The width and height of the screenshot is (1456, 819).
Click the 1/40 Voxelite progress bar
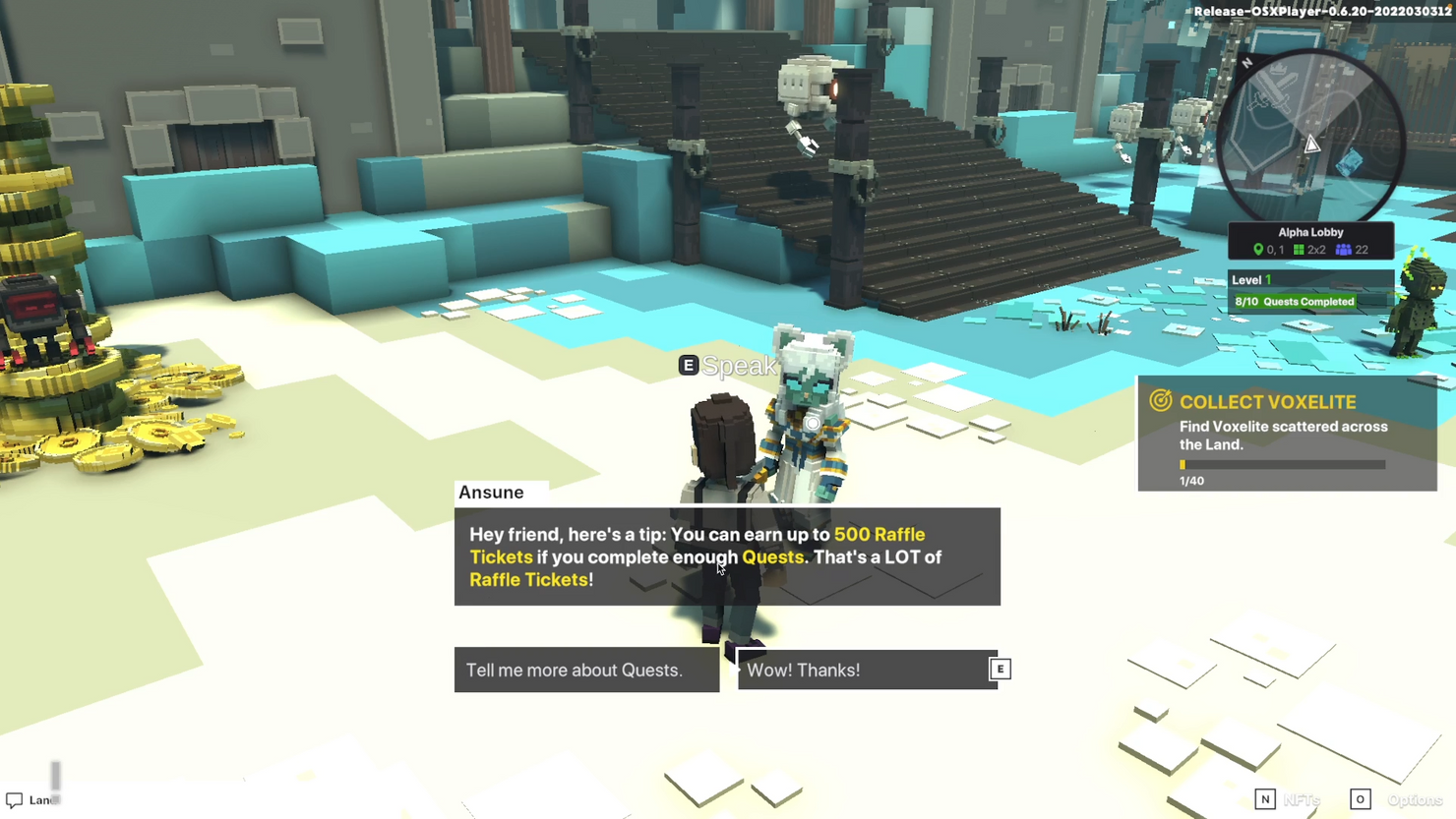click(1282, 464)
